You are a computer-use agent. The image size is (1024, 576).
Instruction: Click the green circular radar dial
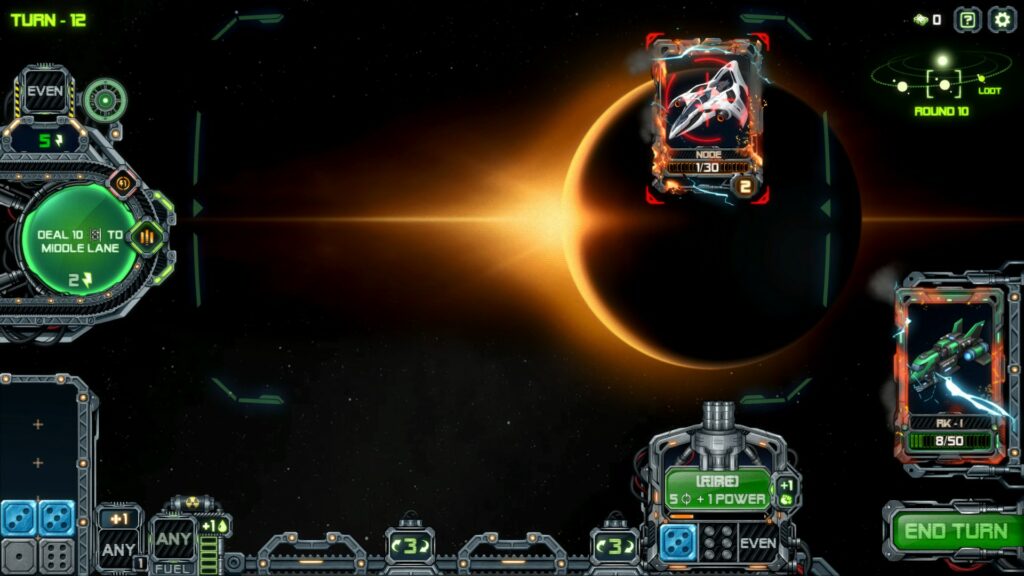coord(104,99)
